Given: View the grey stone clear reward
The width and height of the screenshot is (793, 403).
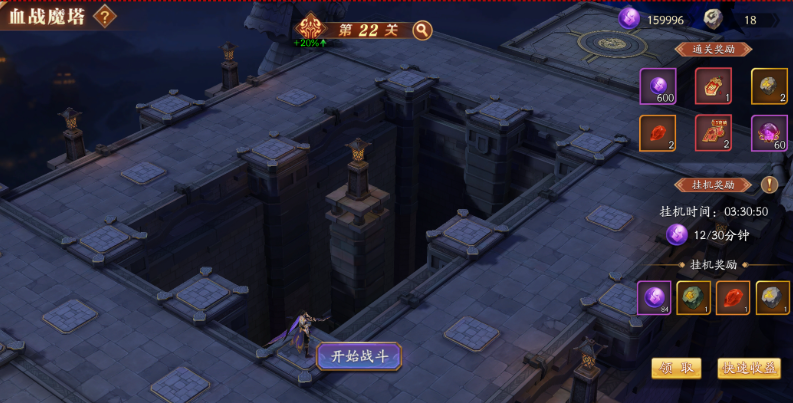Looking at the screenshot, I should 769,86.
